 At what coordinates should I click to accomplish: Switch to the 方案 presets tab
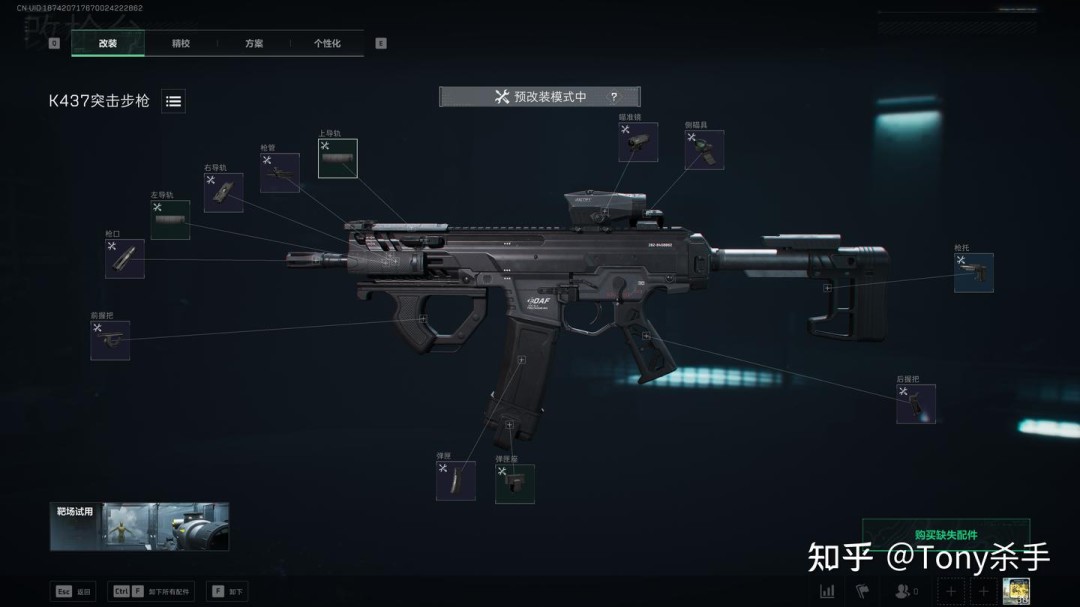tap(254, 44)
